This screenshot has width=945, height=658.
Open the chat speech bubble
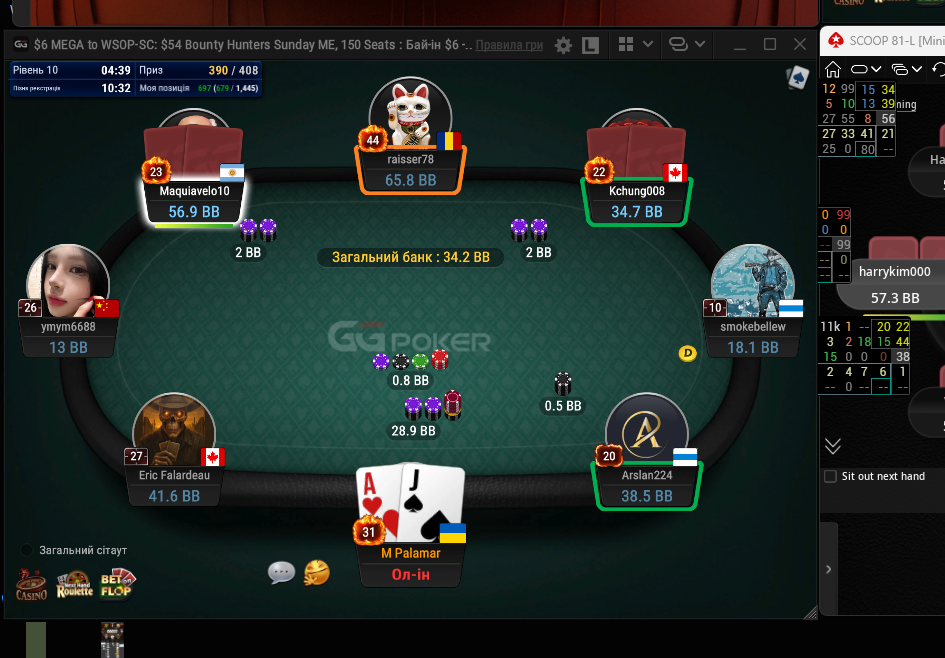click(282, 572)
